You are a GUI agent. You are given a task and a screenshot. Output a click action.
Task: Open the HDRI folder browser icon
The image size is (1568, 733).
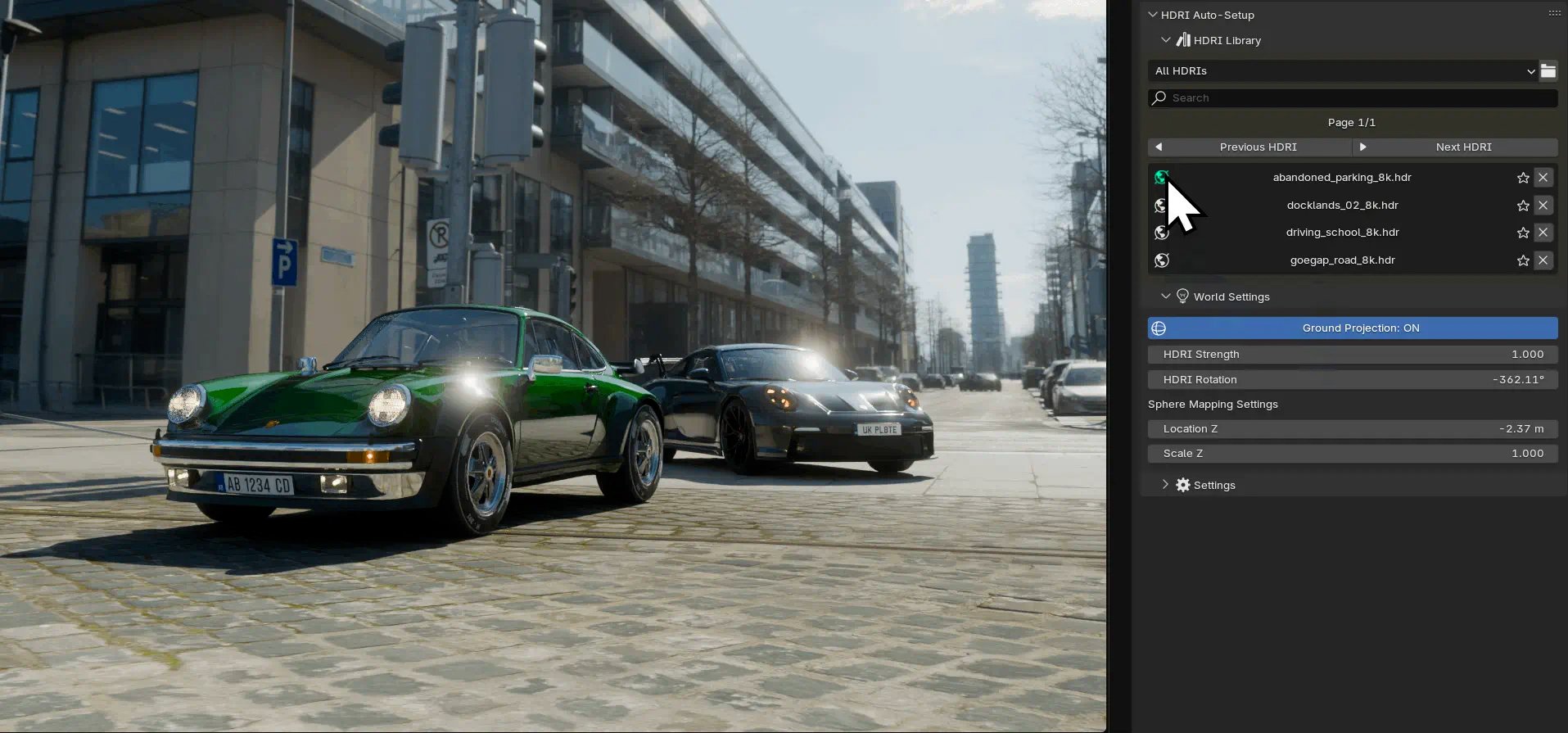(x=1548, y=71)
